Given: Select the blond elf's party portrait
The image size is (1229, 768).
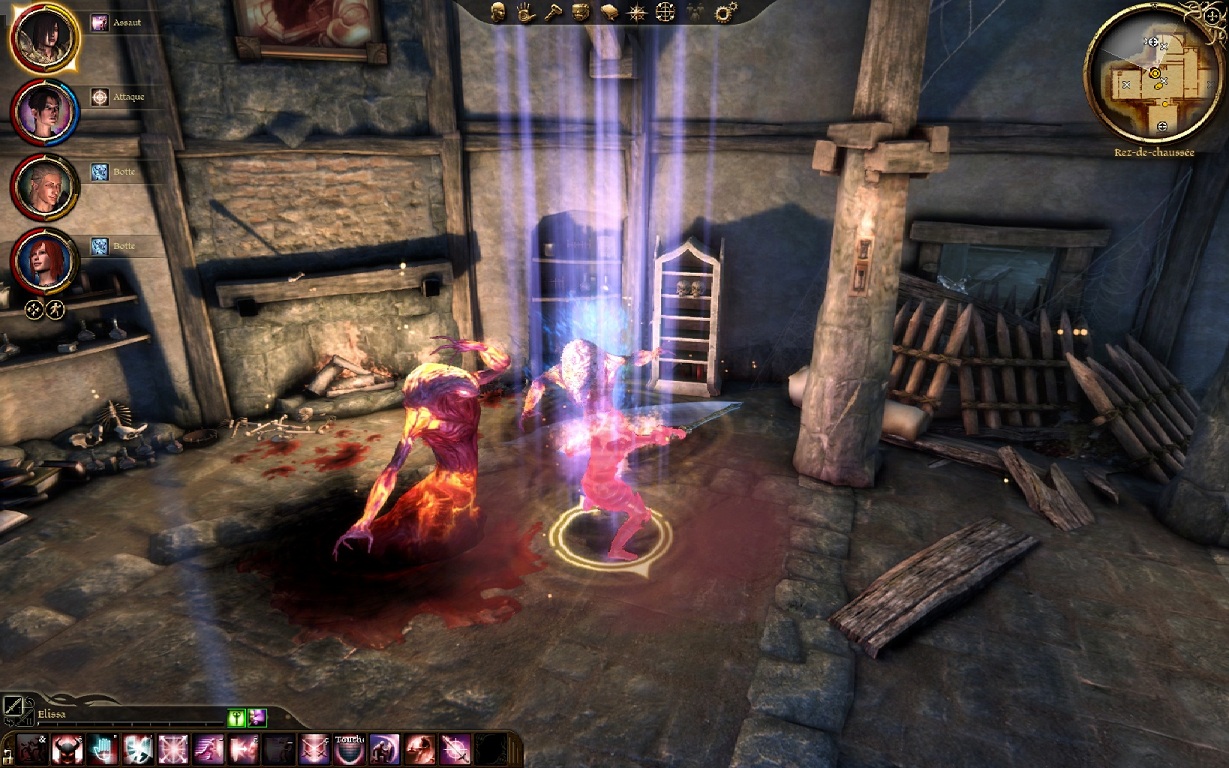Looking at the screenshot, I should 44,186.
